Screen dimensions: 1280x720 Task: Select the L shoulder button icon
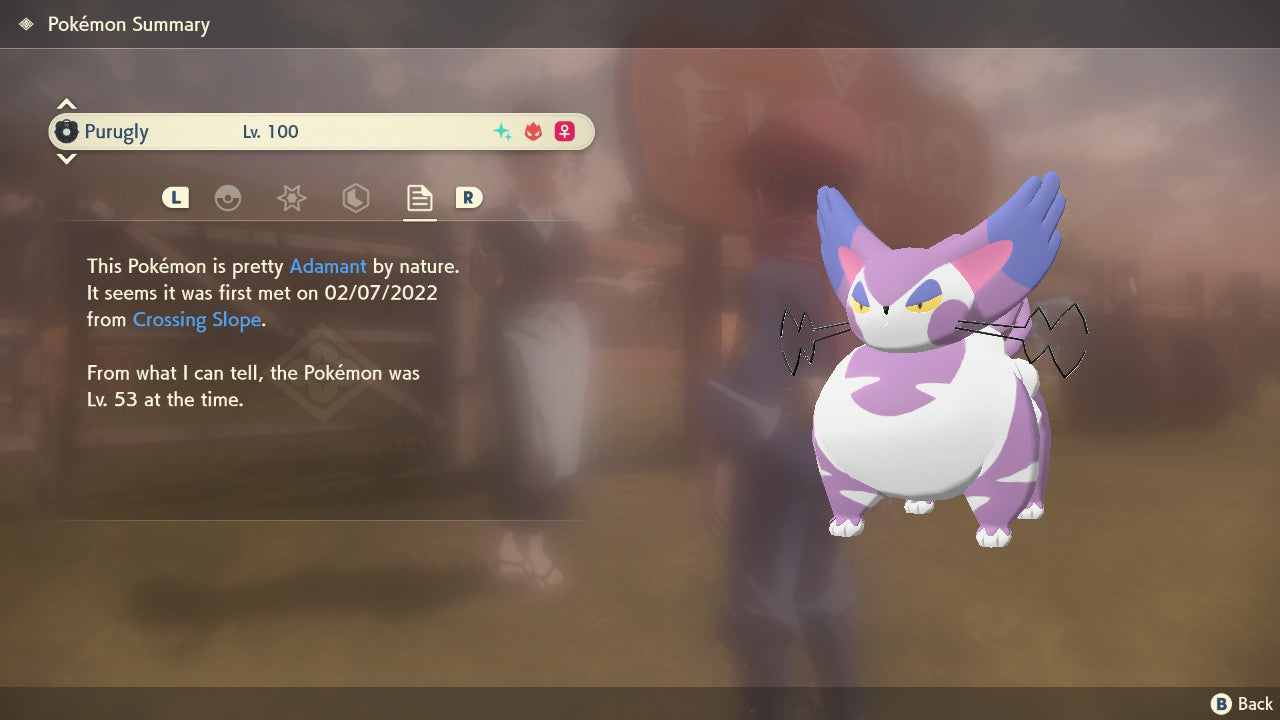click(x=175, y=198)
